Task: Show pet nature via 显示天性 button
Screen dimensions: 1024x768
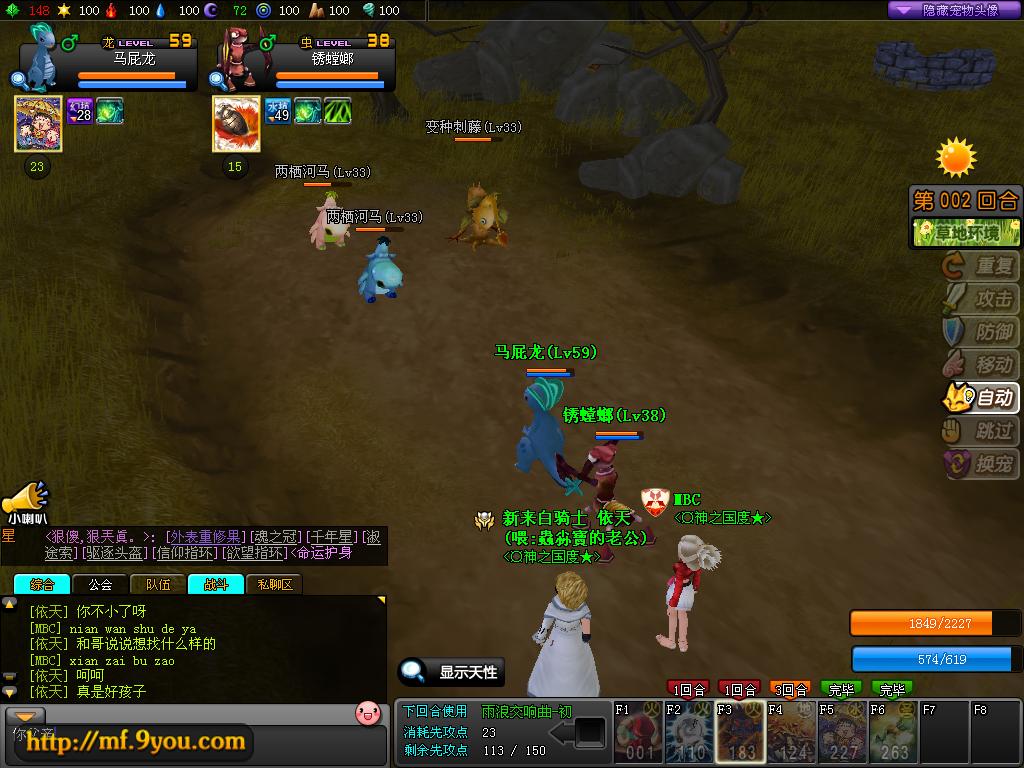Action: tap(451, 672)
